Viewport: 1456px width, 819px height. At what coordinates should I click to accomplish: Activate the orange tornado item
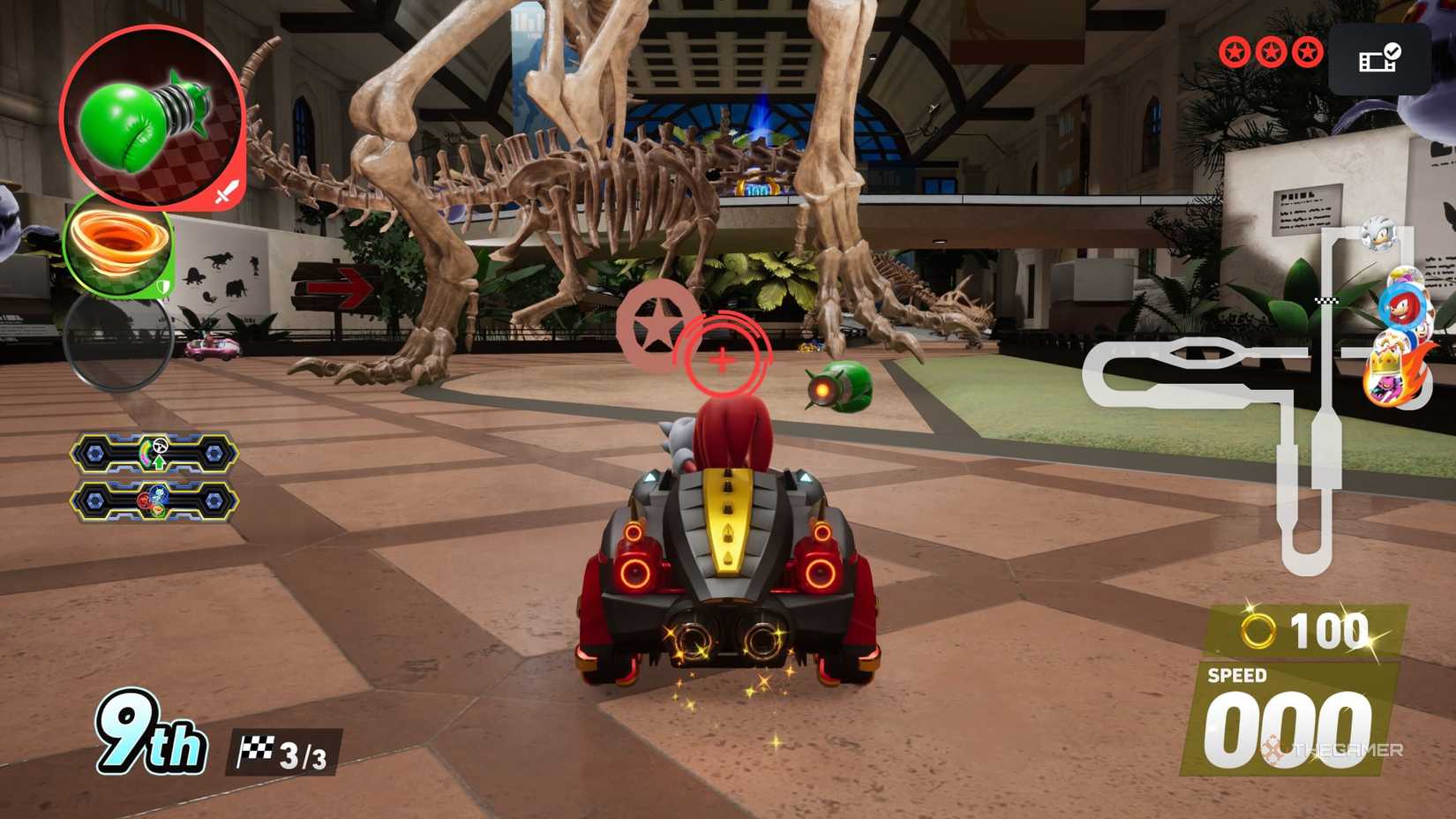pyautogui.click(x=119, y=246)
